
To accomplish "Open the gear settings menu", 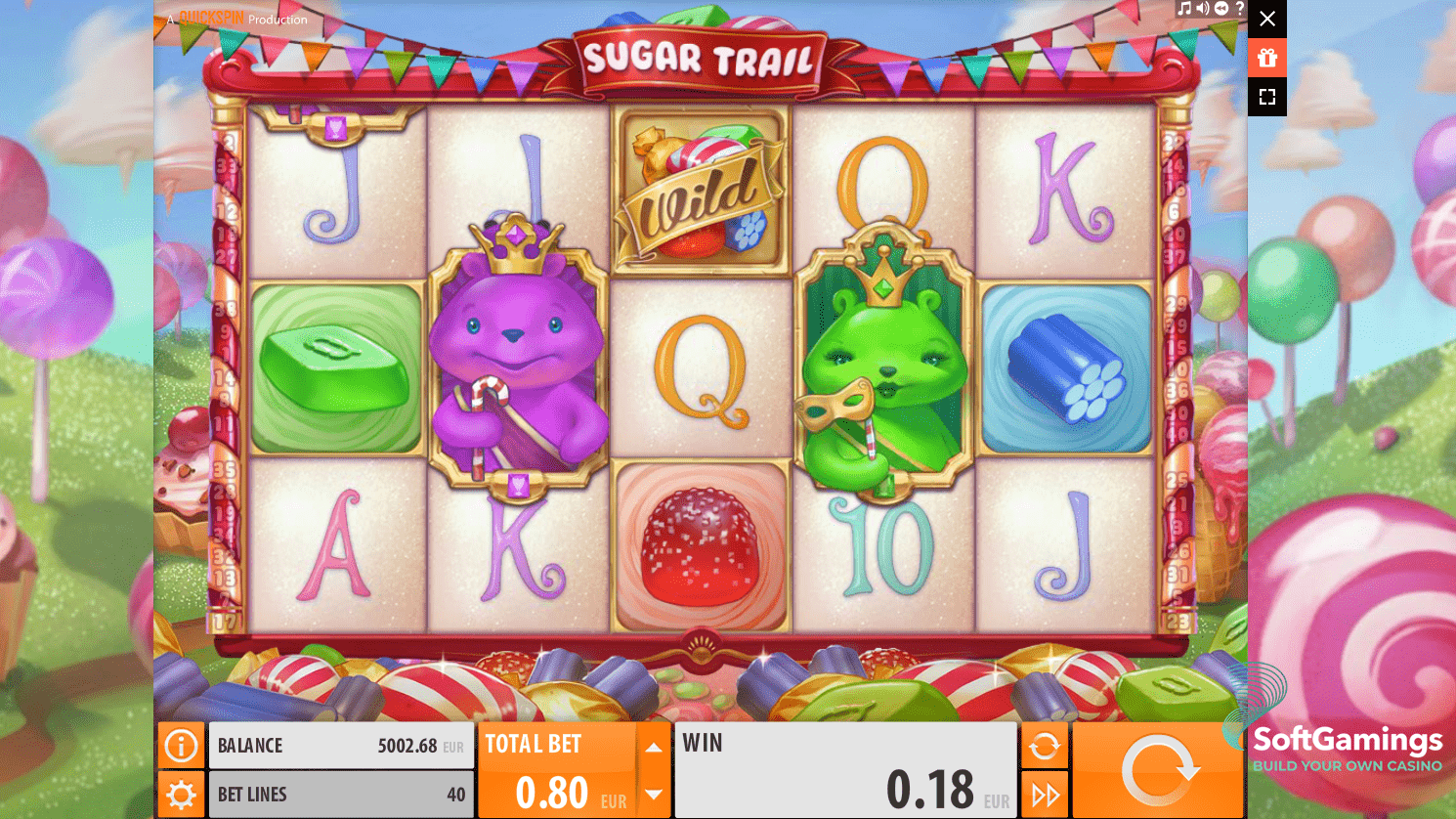I will (181, 795).
